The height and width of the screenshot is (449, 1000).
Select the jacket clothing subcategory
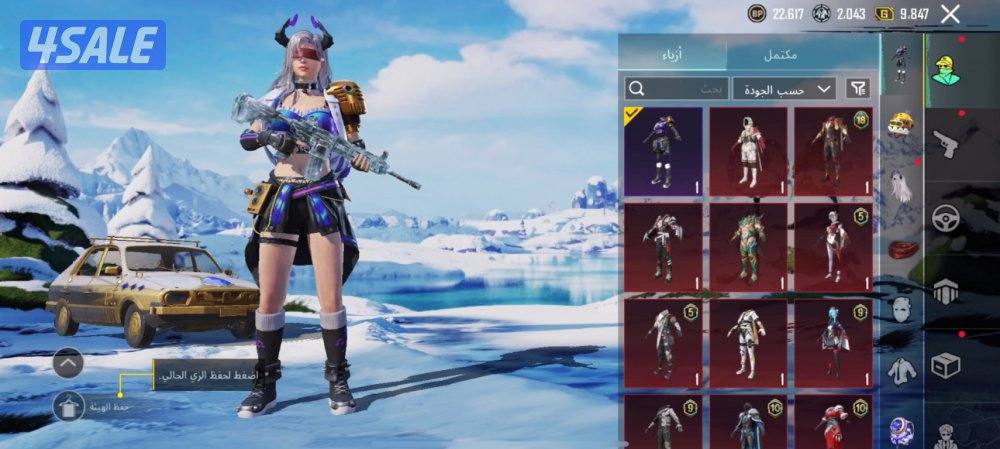coord(902,371)
